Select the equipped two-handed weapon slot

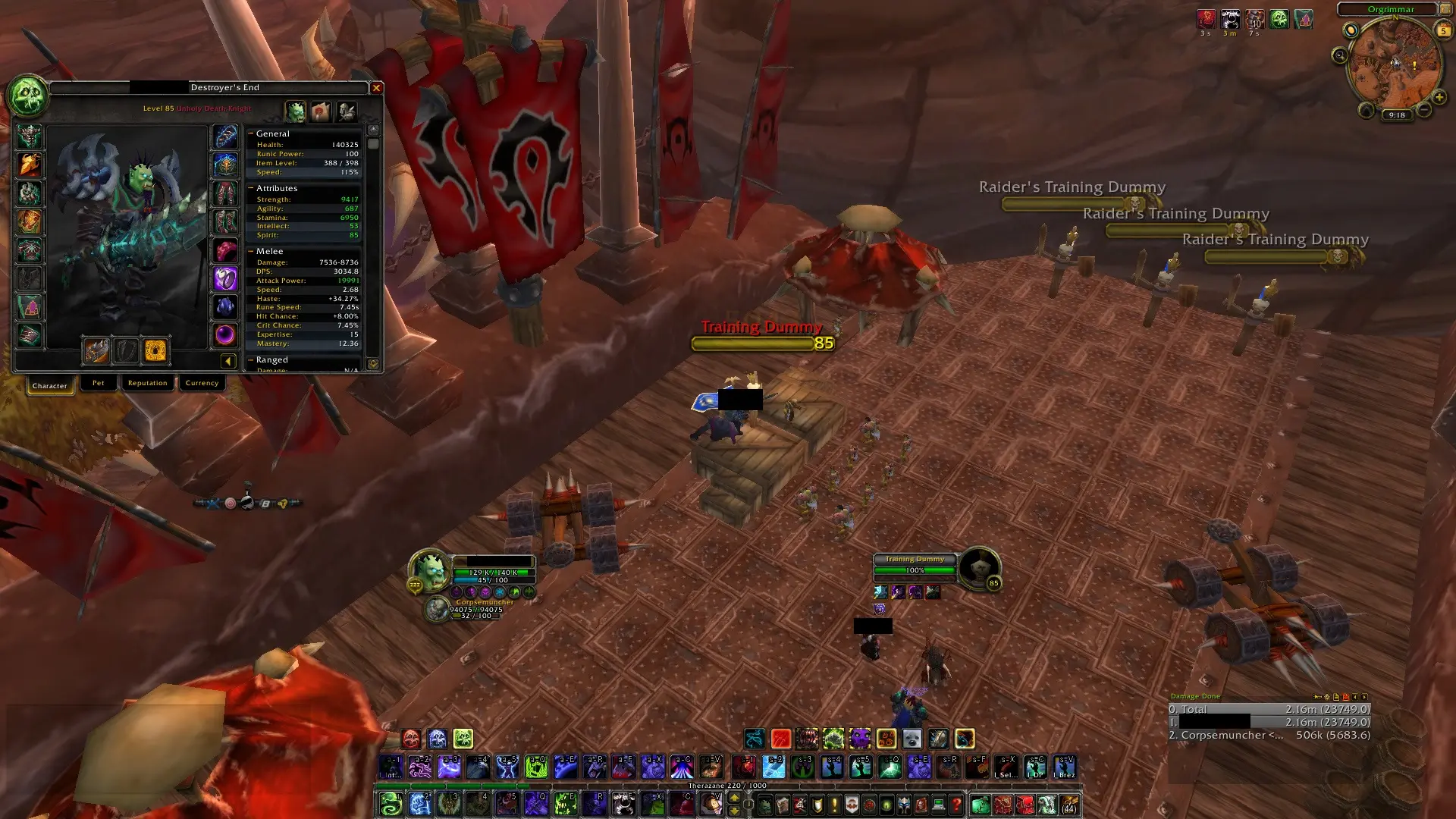(x=96, y=350)
